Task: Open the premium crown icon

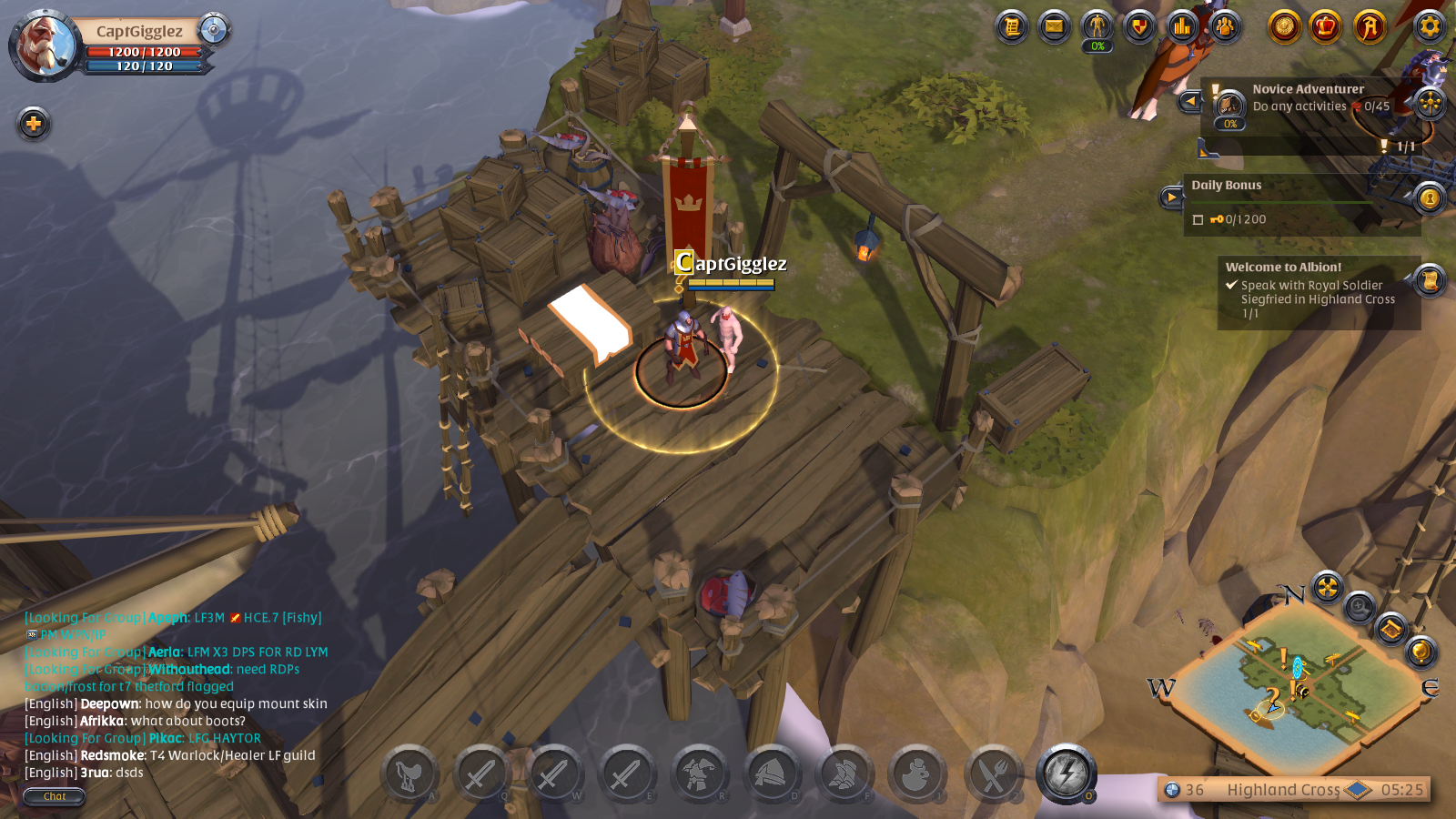Action: point(1325,27)
